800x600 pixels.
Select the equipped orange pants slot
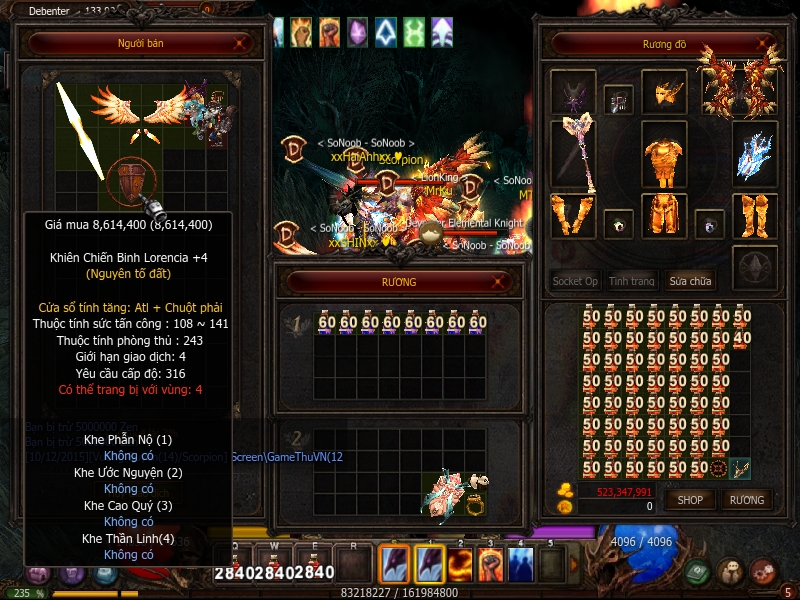pos(664,215)
